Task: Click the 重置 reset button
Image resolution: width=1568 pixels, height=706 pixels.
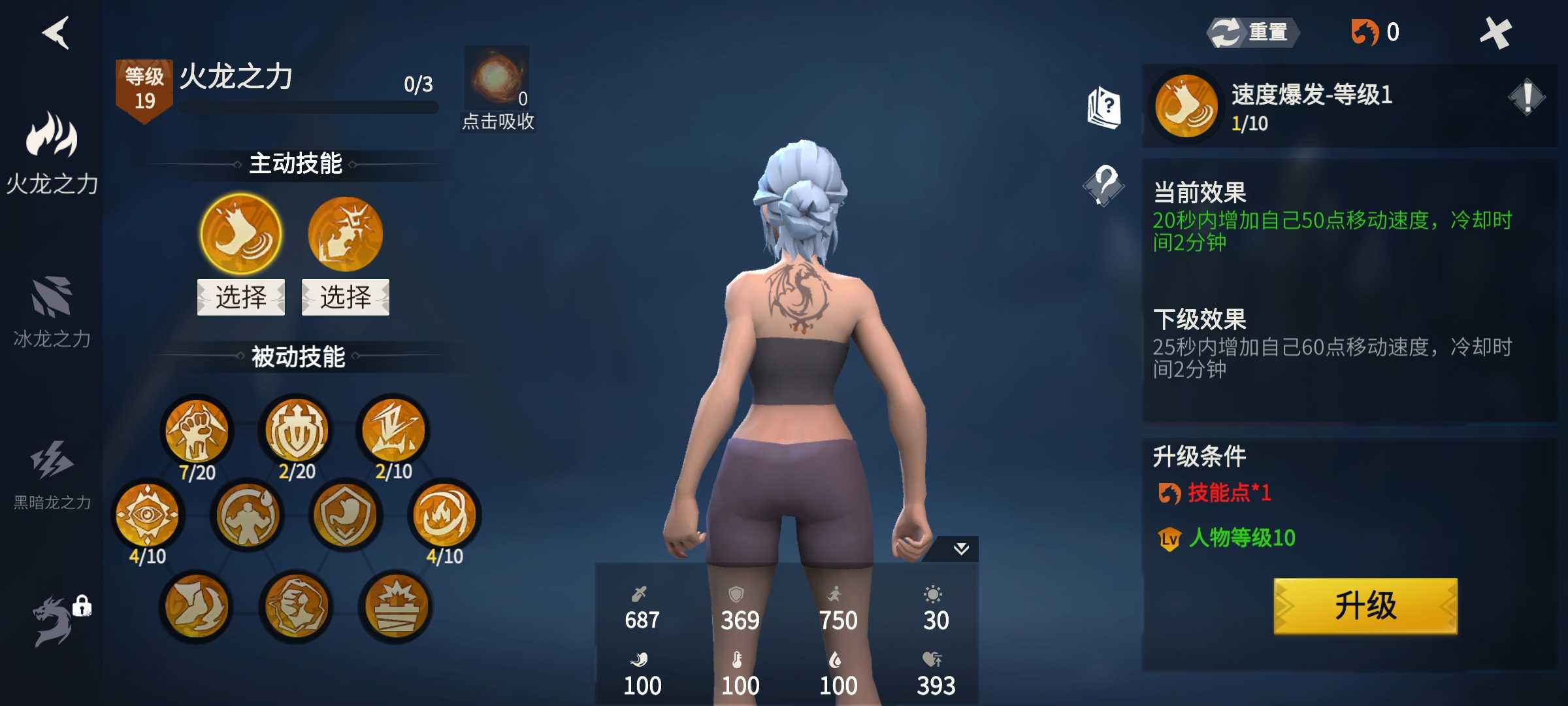Action: (1252, 32)
